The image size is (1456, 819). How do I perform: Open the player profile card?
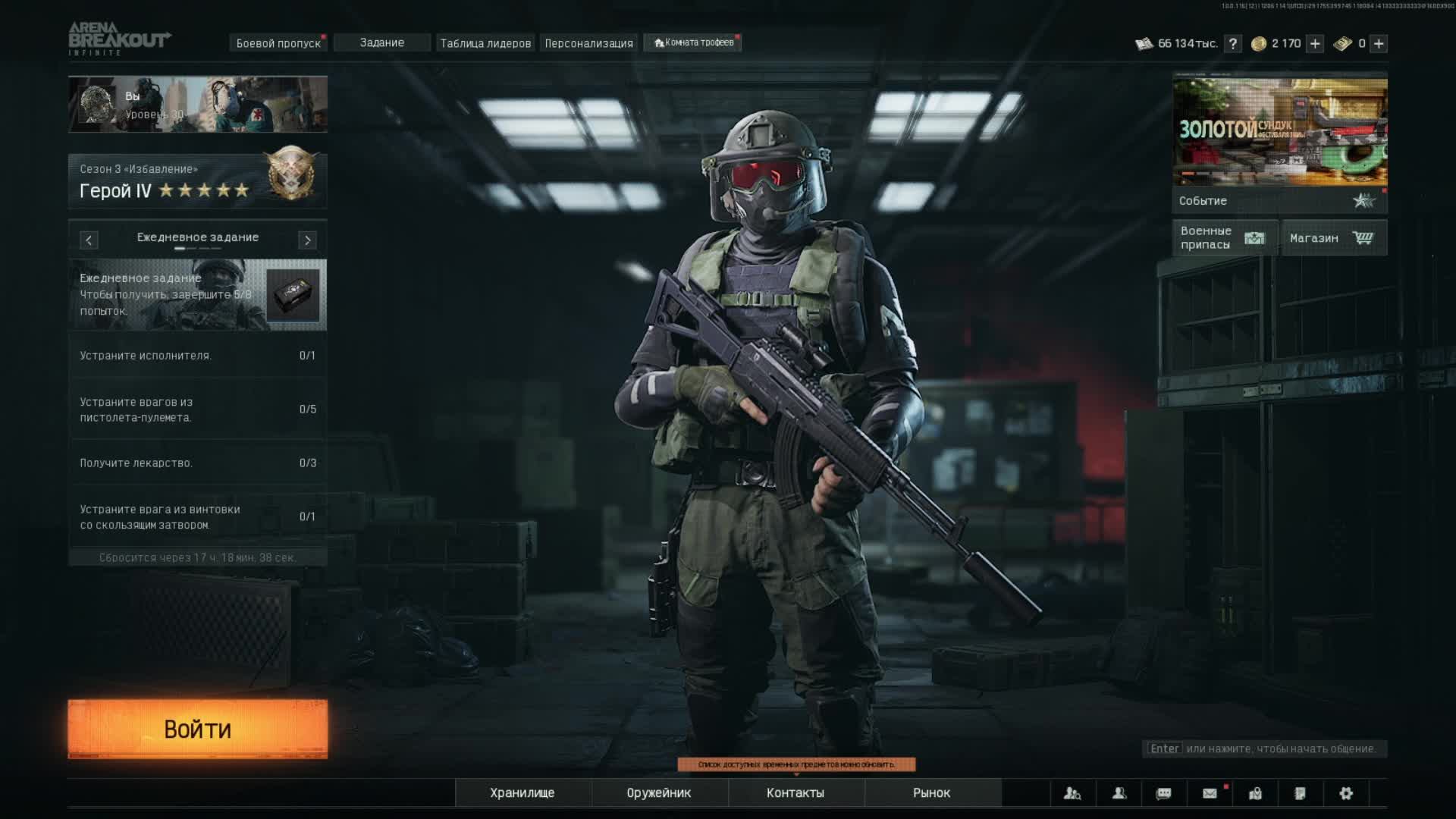(198, 105)
